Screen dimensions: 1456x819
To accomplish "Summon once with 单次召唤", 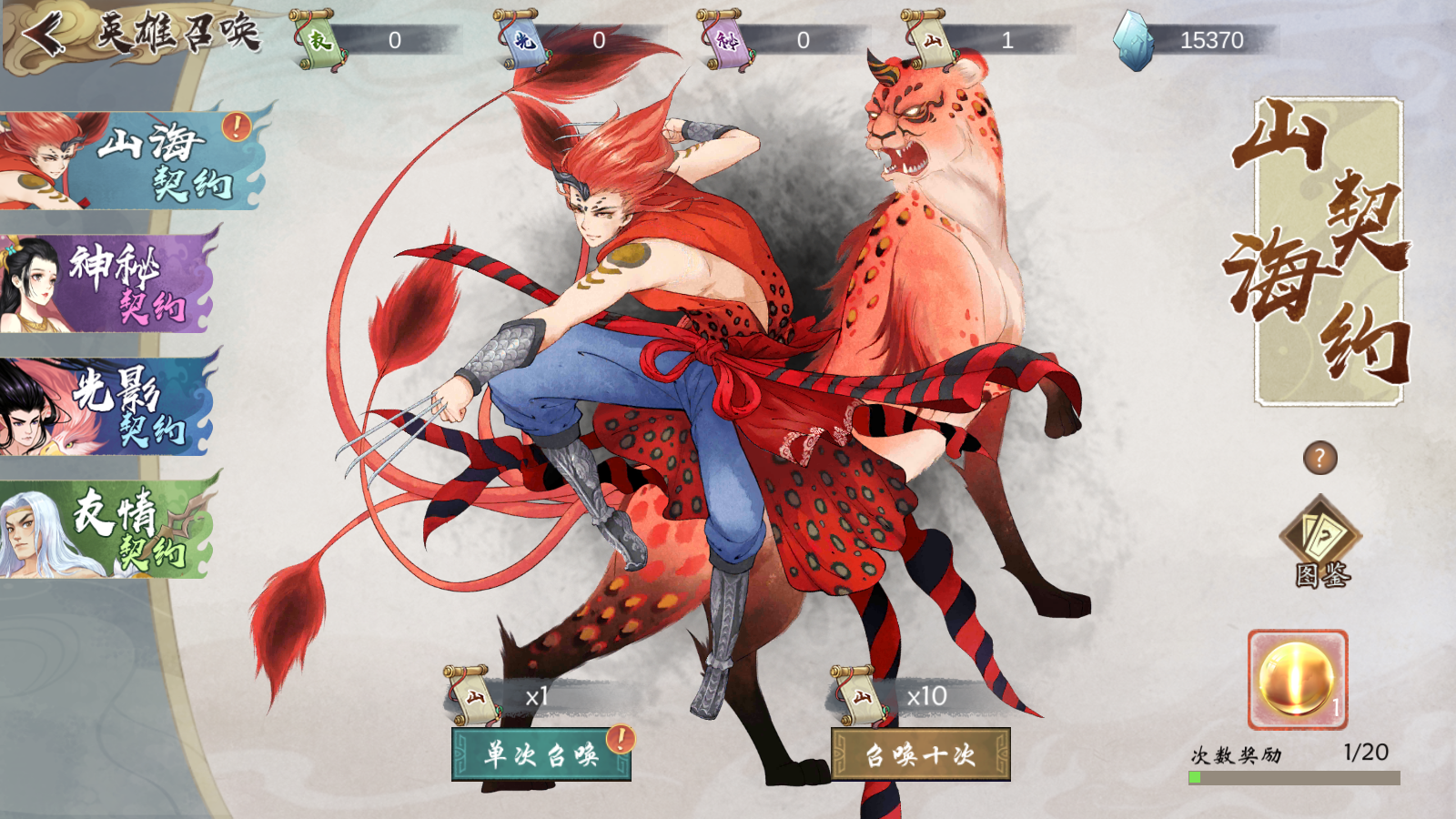I will [x=541, y=754].
